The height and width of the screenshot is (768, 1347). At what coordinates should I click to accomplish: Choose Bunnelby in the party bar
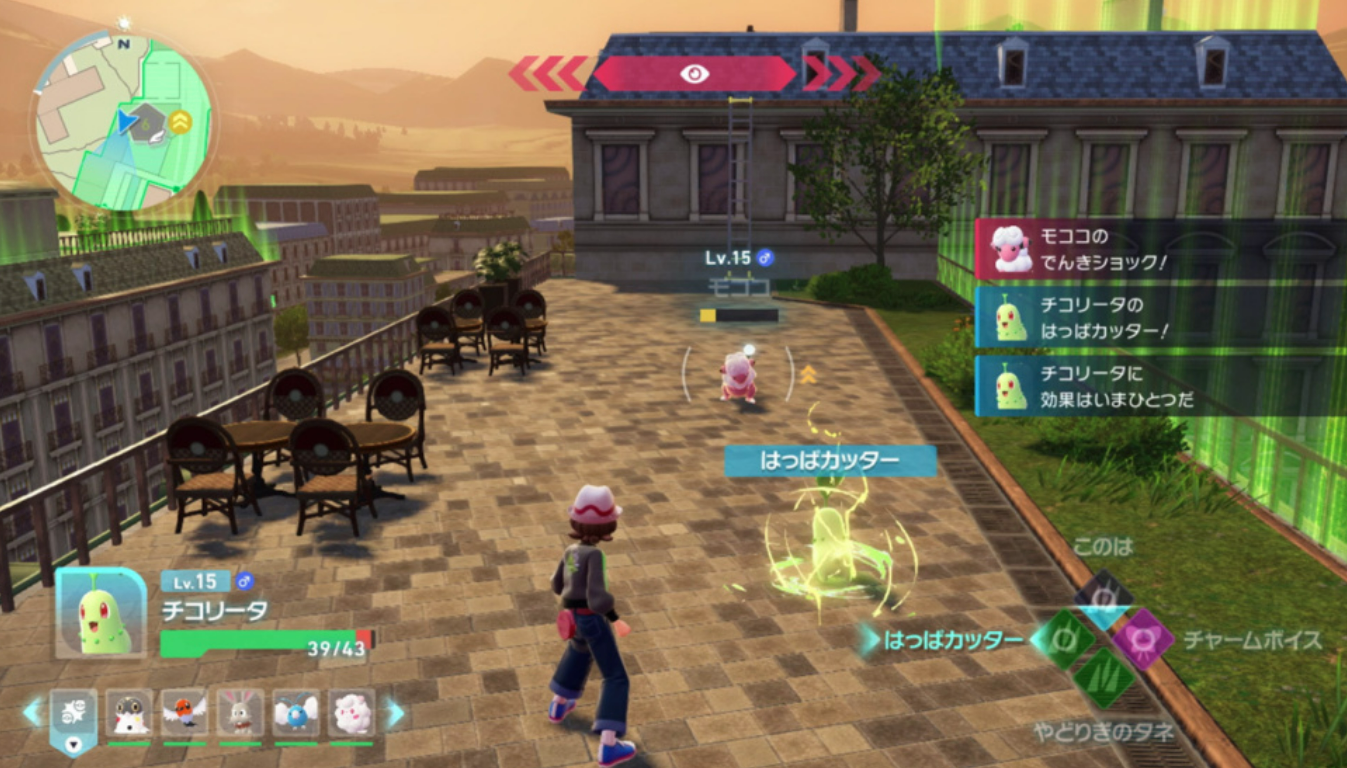241,713
